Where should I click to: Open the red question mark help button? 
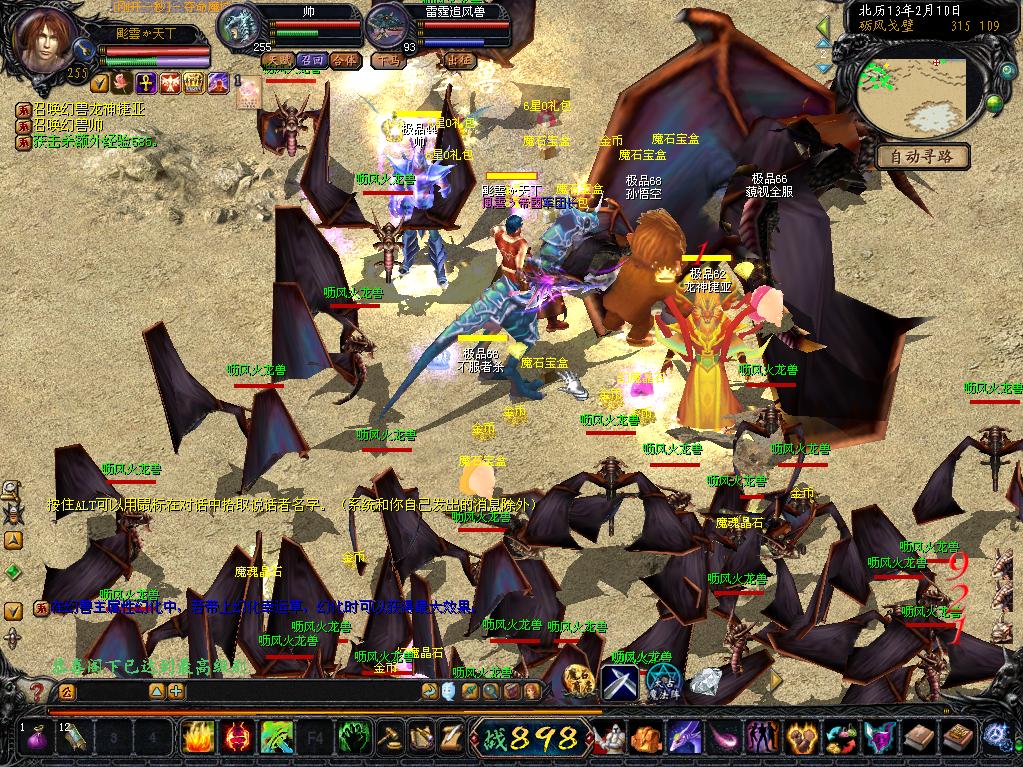[x=36, y=691]
